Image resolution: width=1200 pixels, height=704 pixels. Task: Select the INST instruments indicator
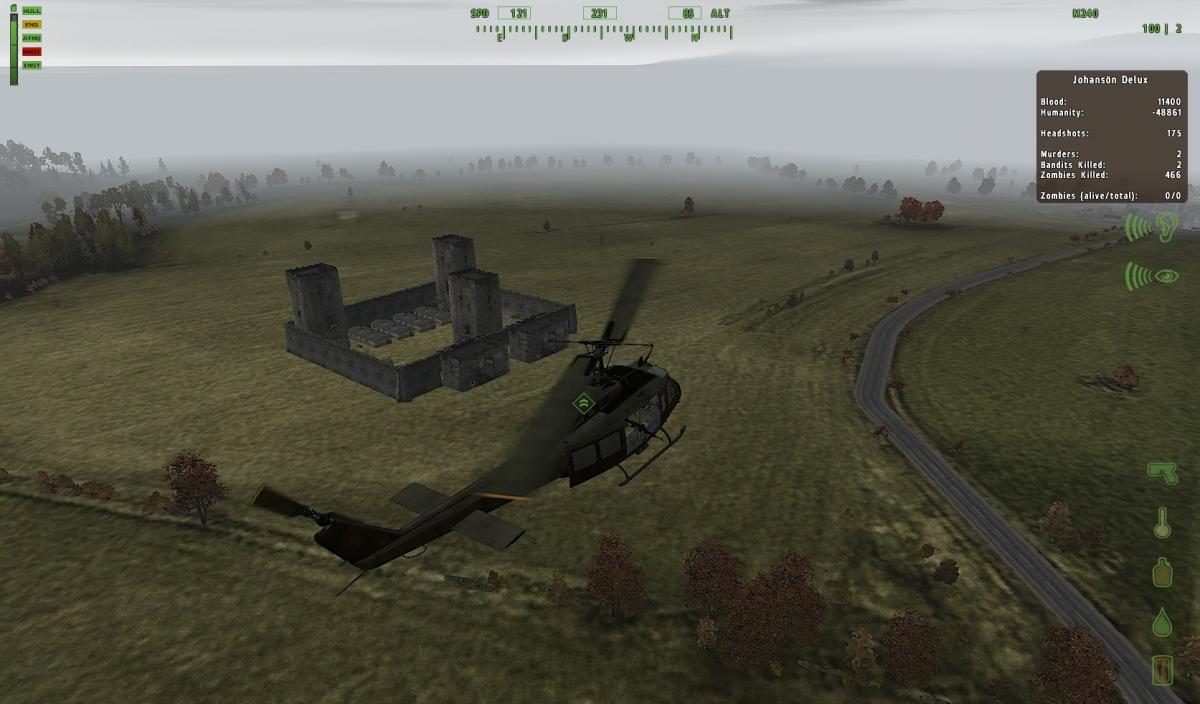(32, 65)
